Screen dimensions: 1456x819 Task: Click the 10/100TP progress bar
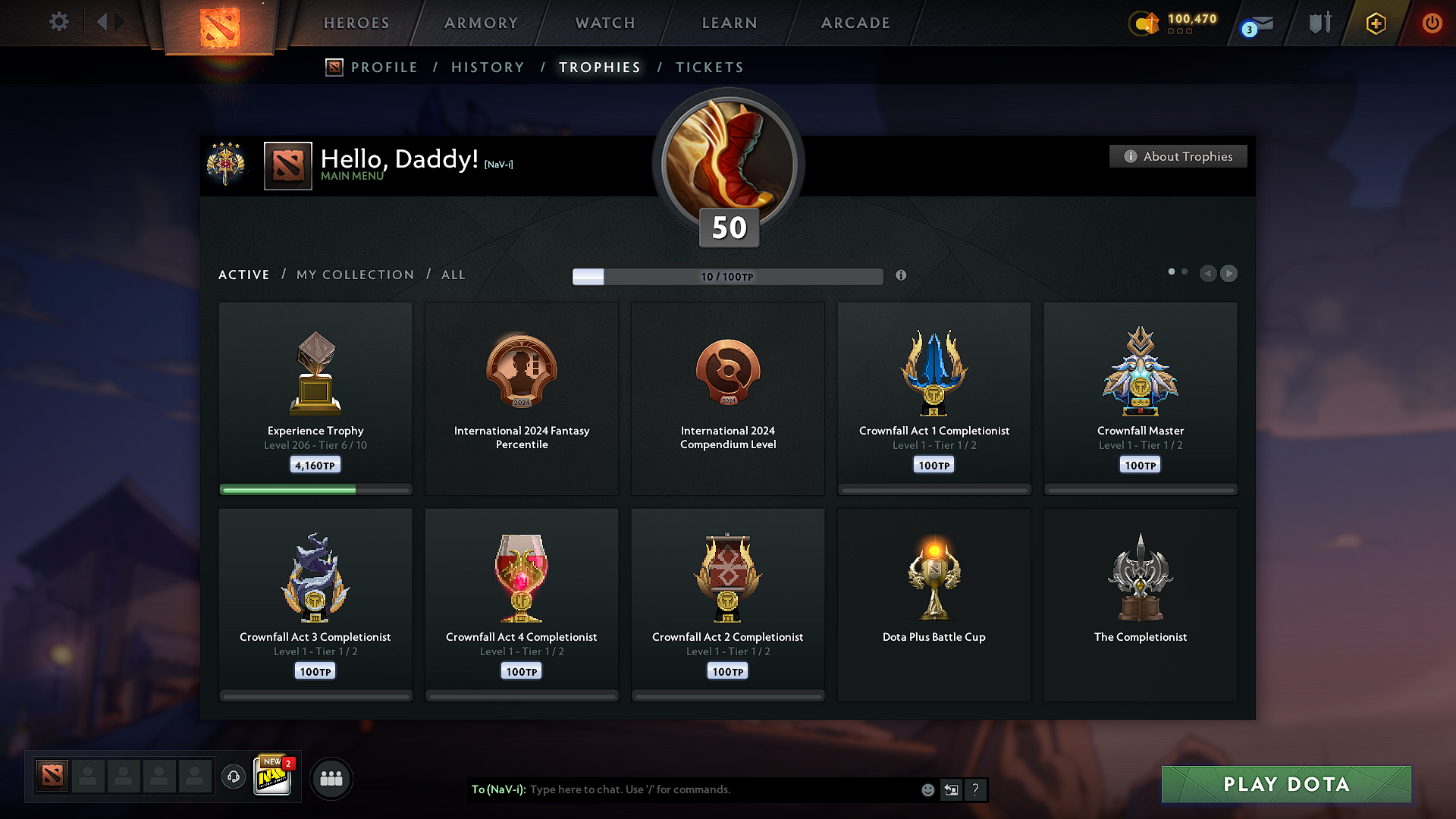(726, 277)
